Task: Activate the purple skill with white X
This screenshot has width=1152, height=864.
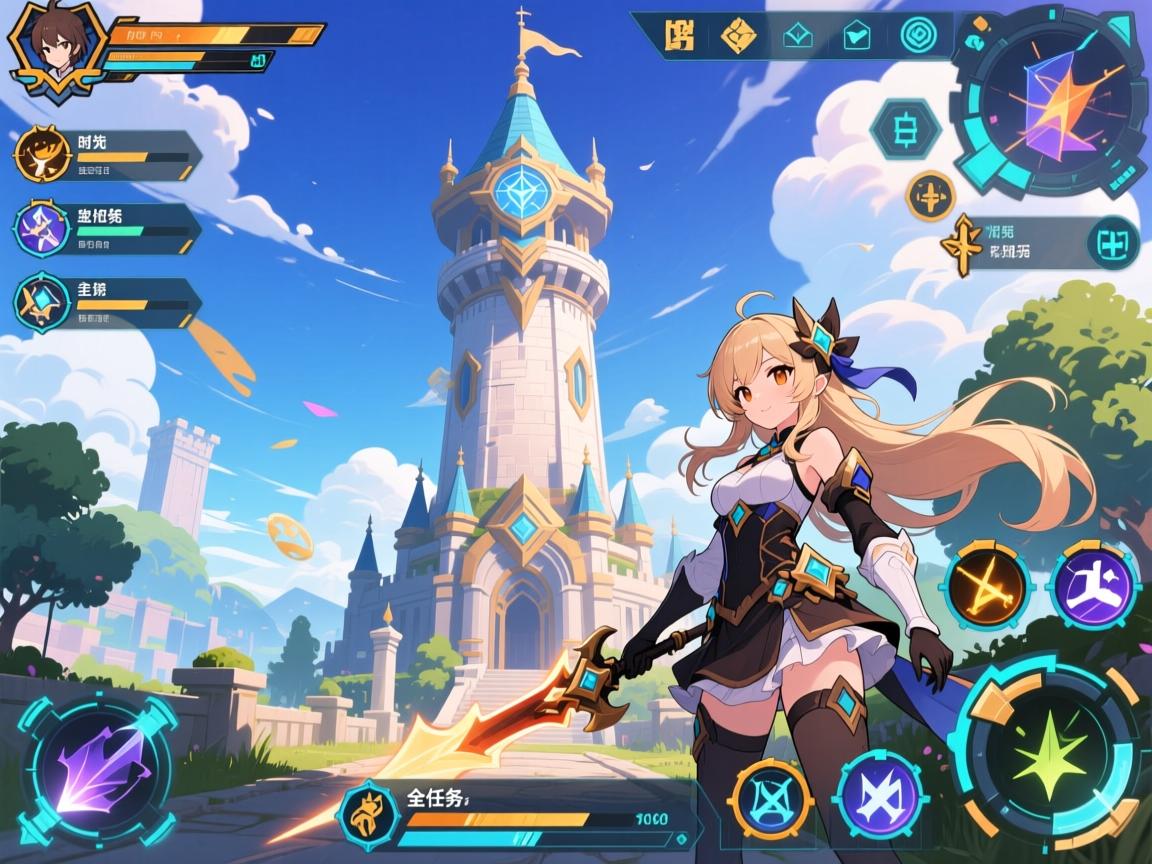Action: (880, 798)
